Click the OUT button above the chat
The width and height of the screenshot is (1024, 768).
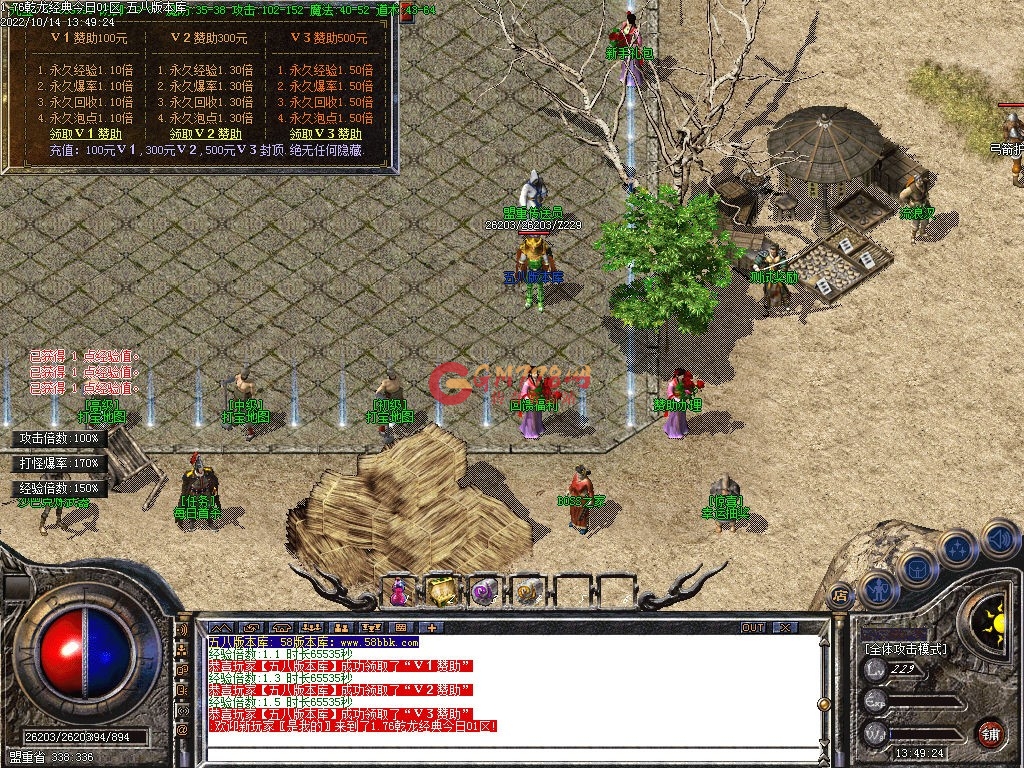pos(753,627)
